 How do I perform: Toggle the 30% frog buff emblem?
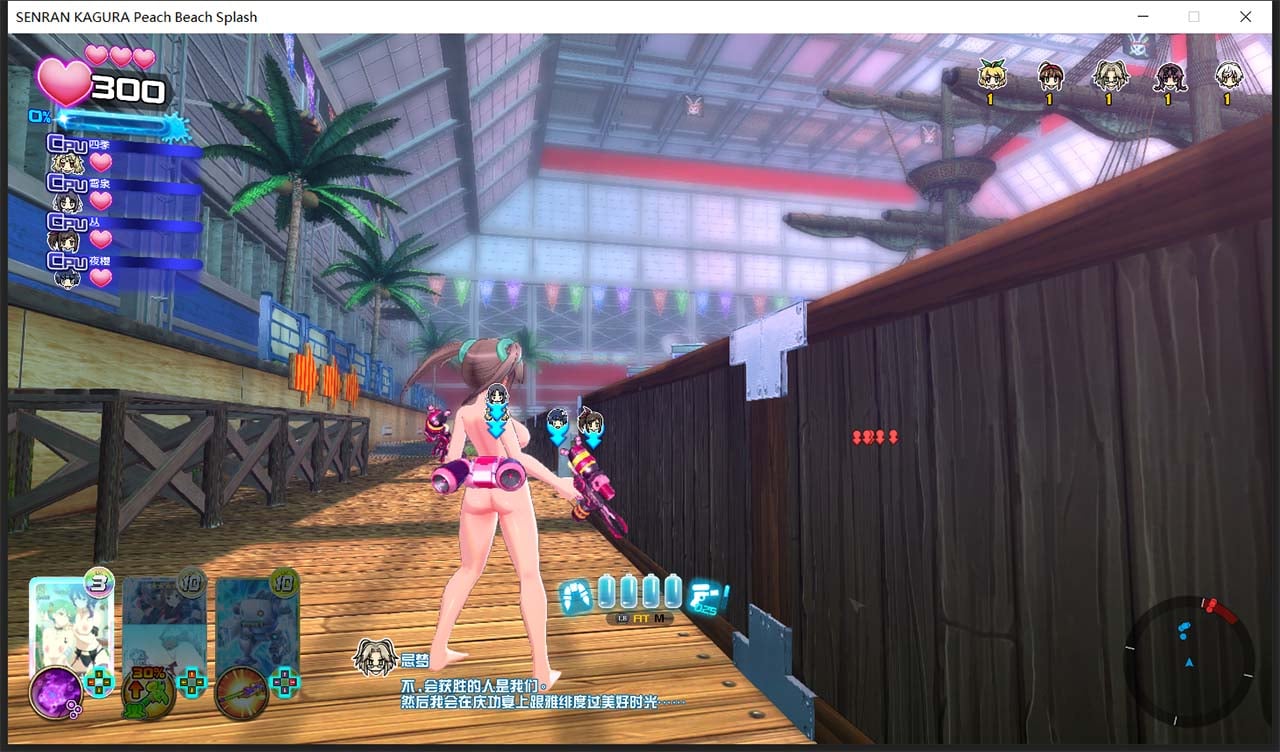[149, 693]
